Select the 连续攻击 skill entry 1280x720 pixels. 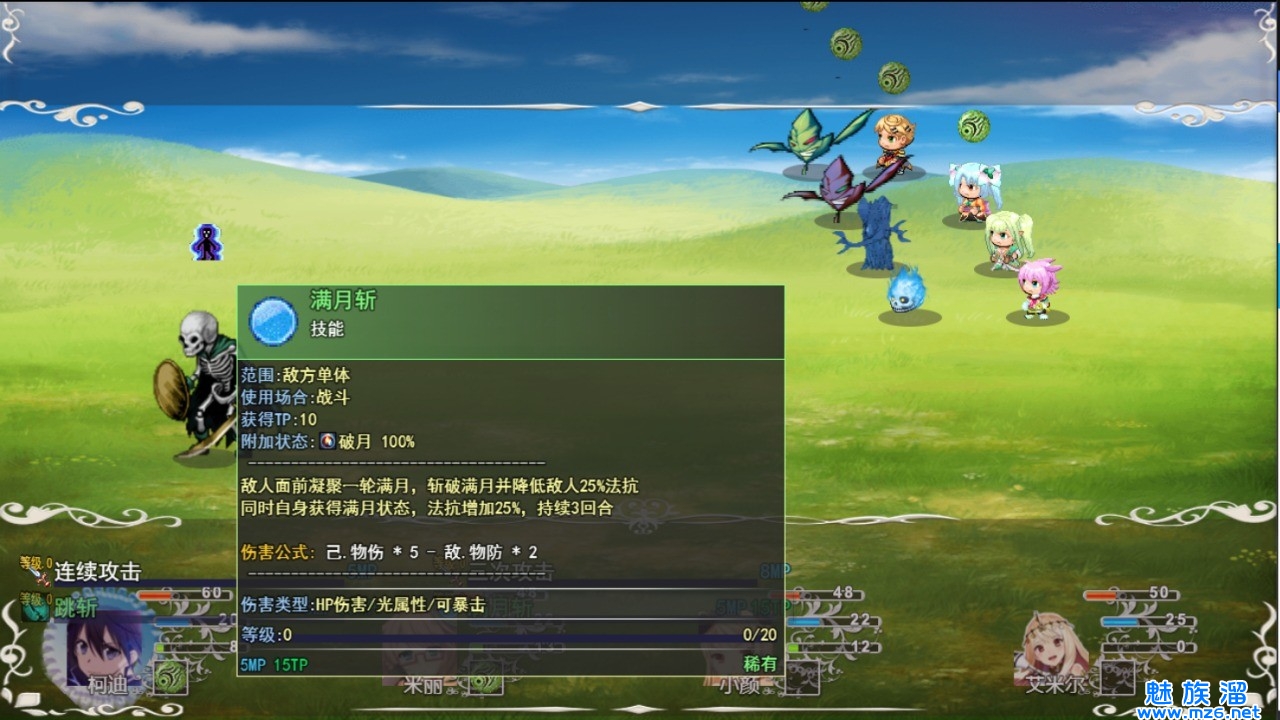[x=96, y=571]
